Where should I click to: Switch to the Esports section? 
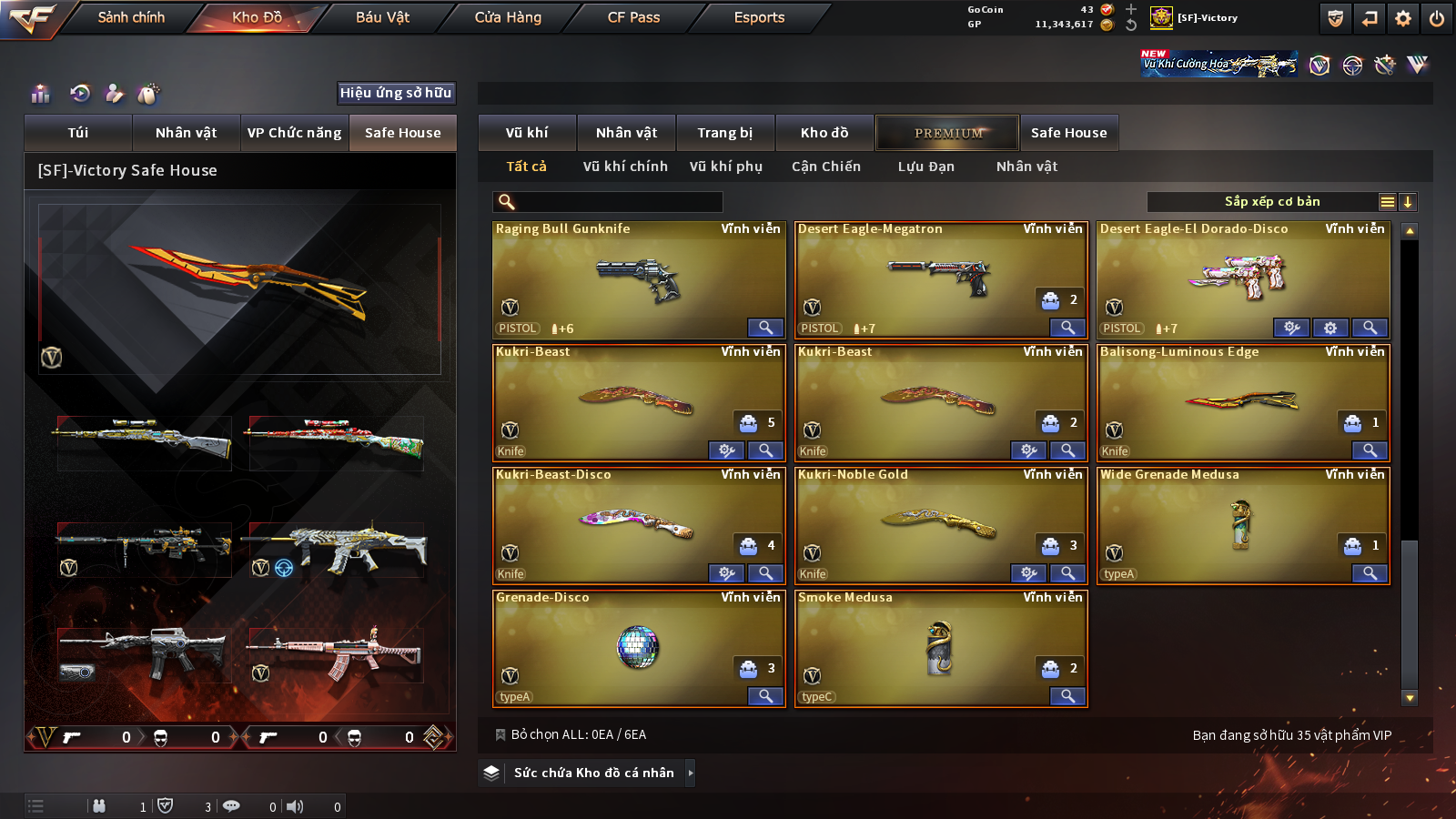pyautogui.click(x=759, y=17)
